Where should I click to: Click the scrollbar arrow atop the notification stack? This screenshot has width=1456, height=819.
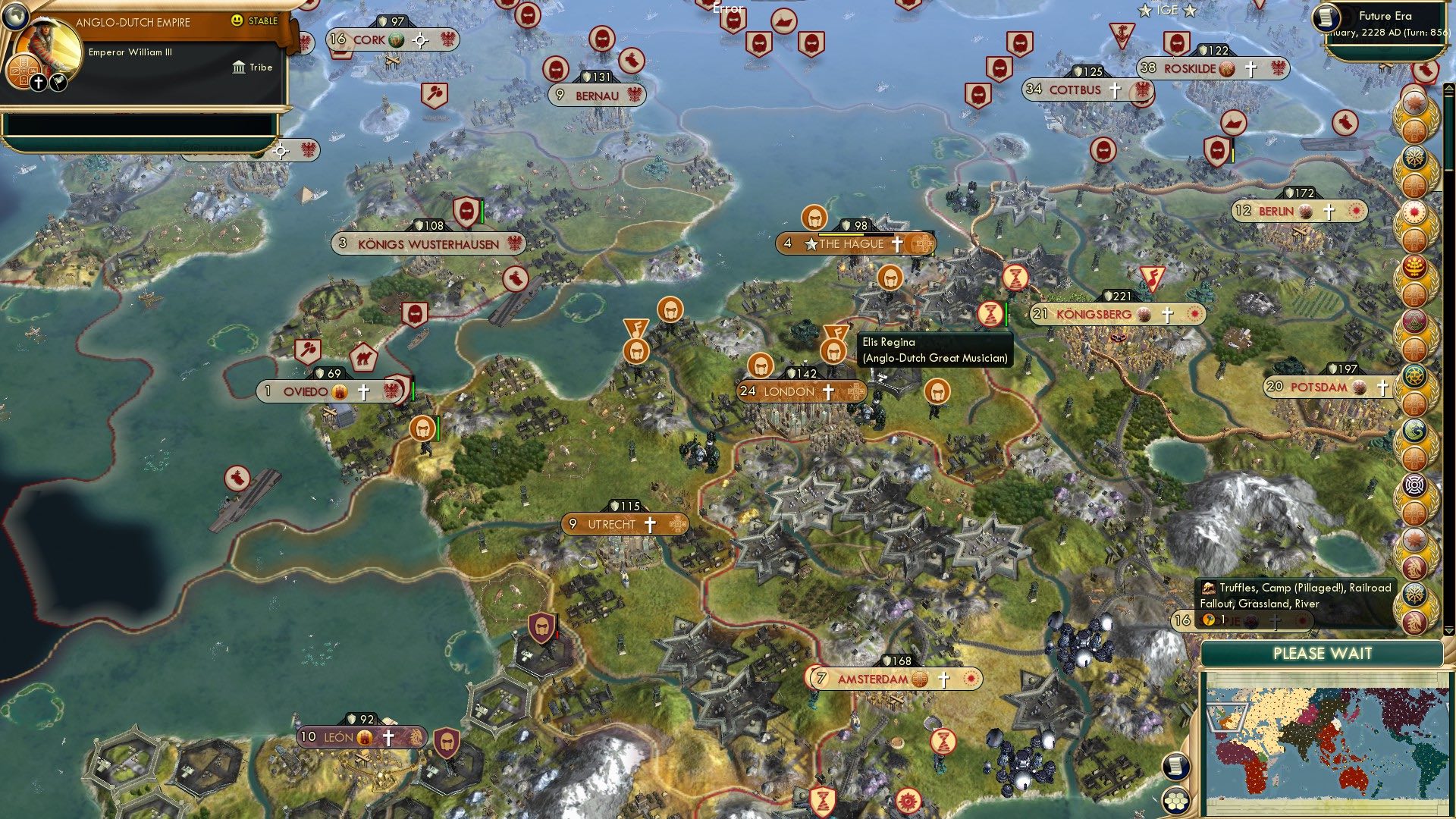pos(1448,86)
